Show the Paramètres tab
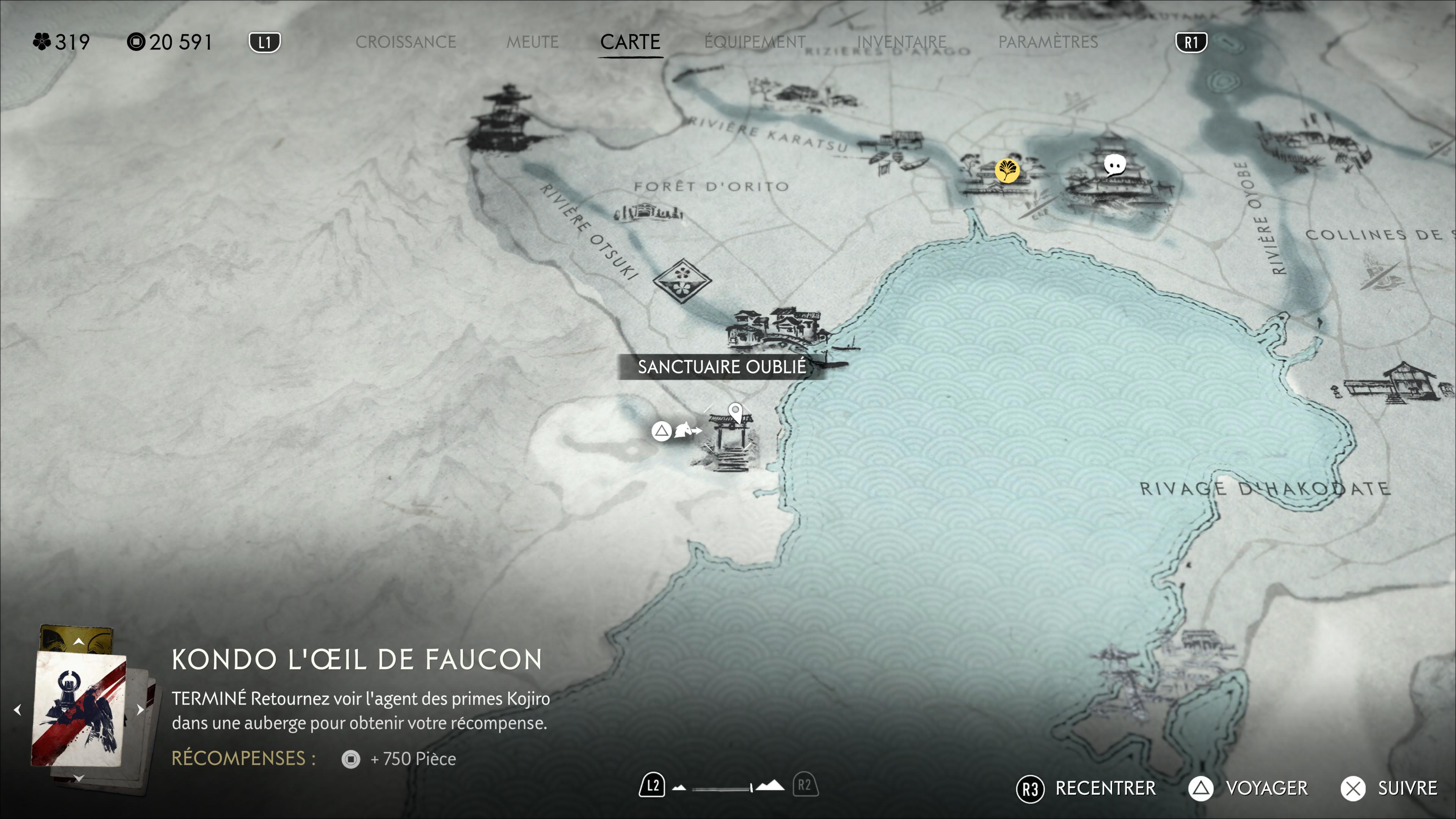Viewport: 1456px width, 819px height. click(1048, 42)
